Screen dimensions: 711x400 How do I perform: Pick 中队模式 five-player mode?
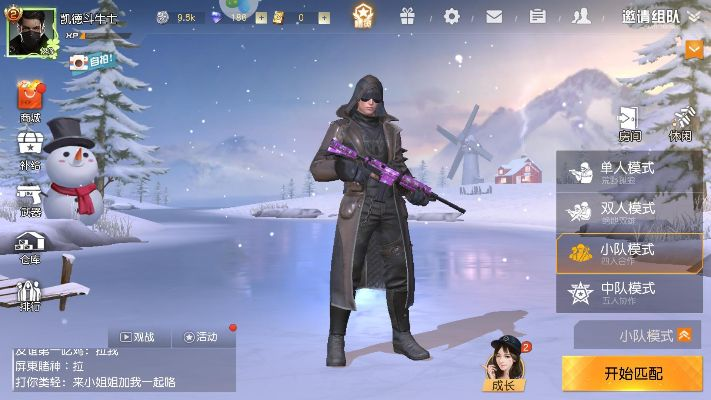(628, 293)
